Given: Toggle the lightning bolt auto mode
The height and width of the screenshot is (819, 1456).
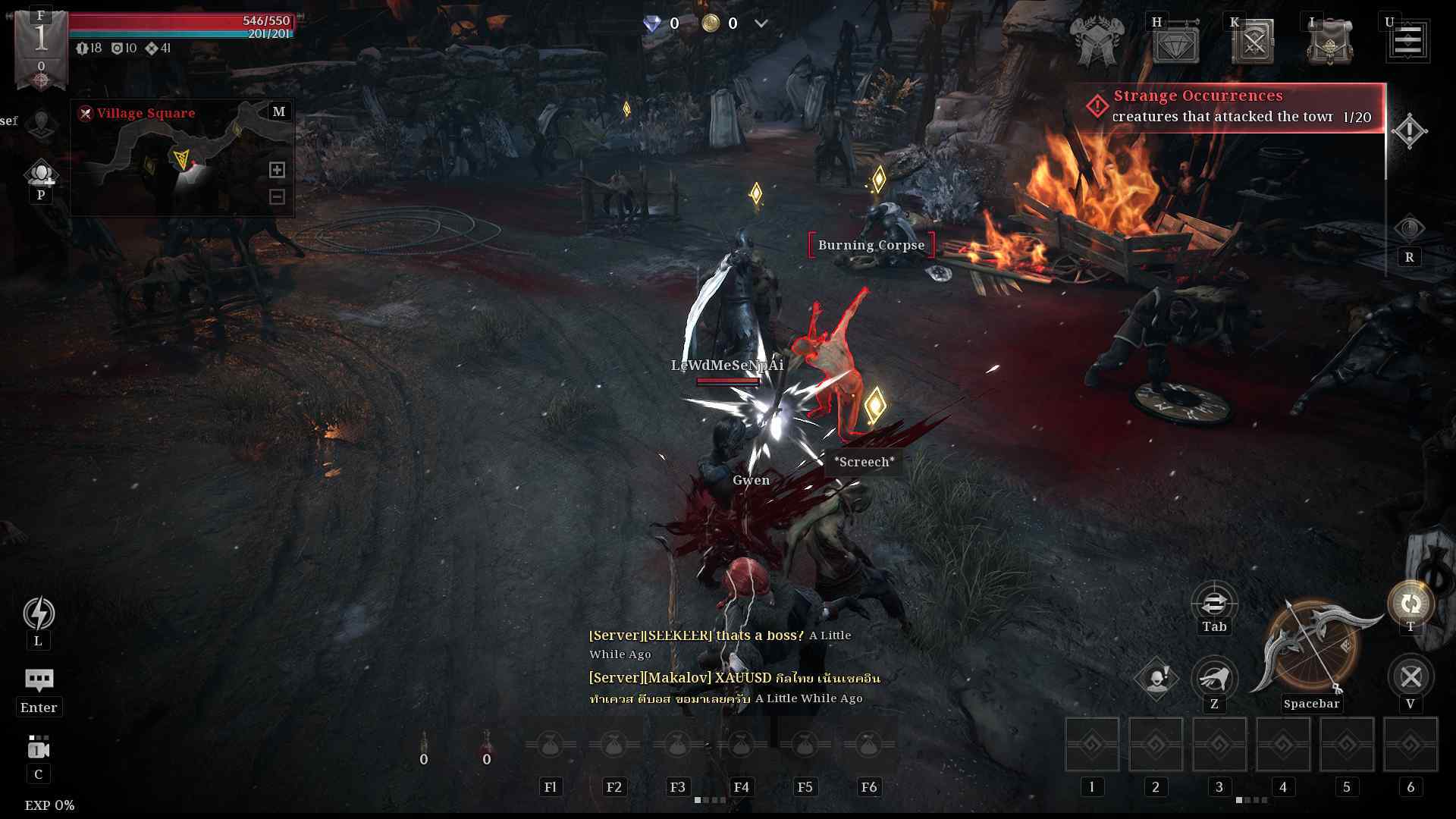Looking at the screenshot, I should point(39,613).
